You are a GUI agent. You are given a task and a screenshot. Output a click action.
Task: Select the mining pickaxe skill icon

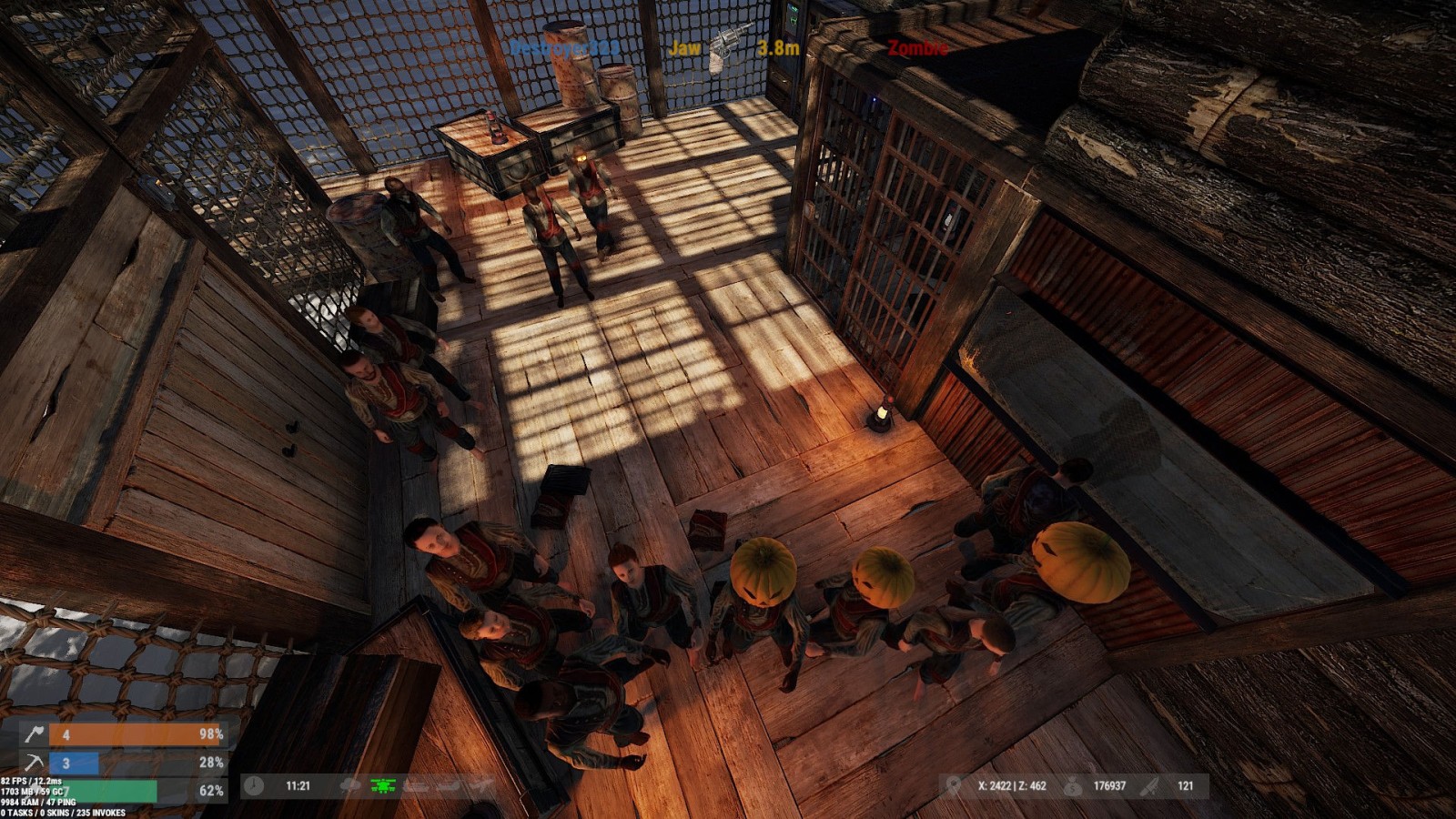[x=35, y=763]
